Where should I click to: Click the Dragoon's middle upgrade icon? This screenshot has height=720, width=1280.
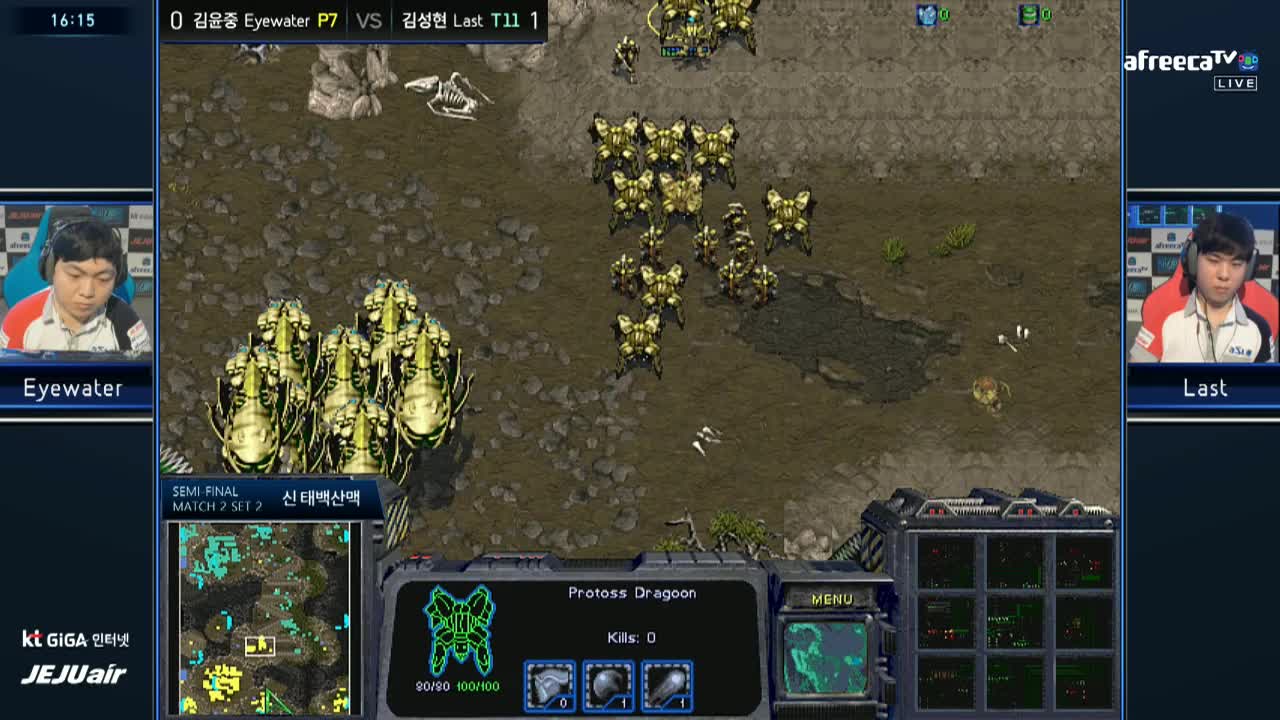pos(608,686)
